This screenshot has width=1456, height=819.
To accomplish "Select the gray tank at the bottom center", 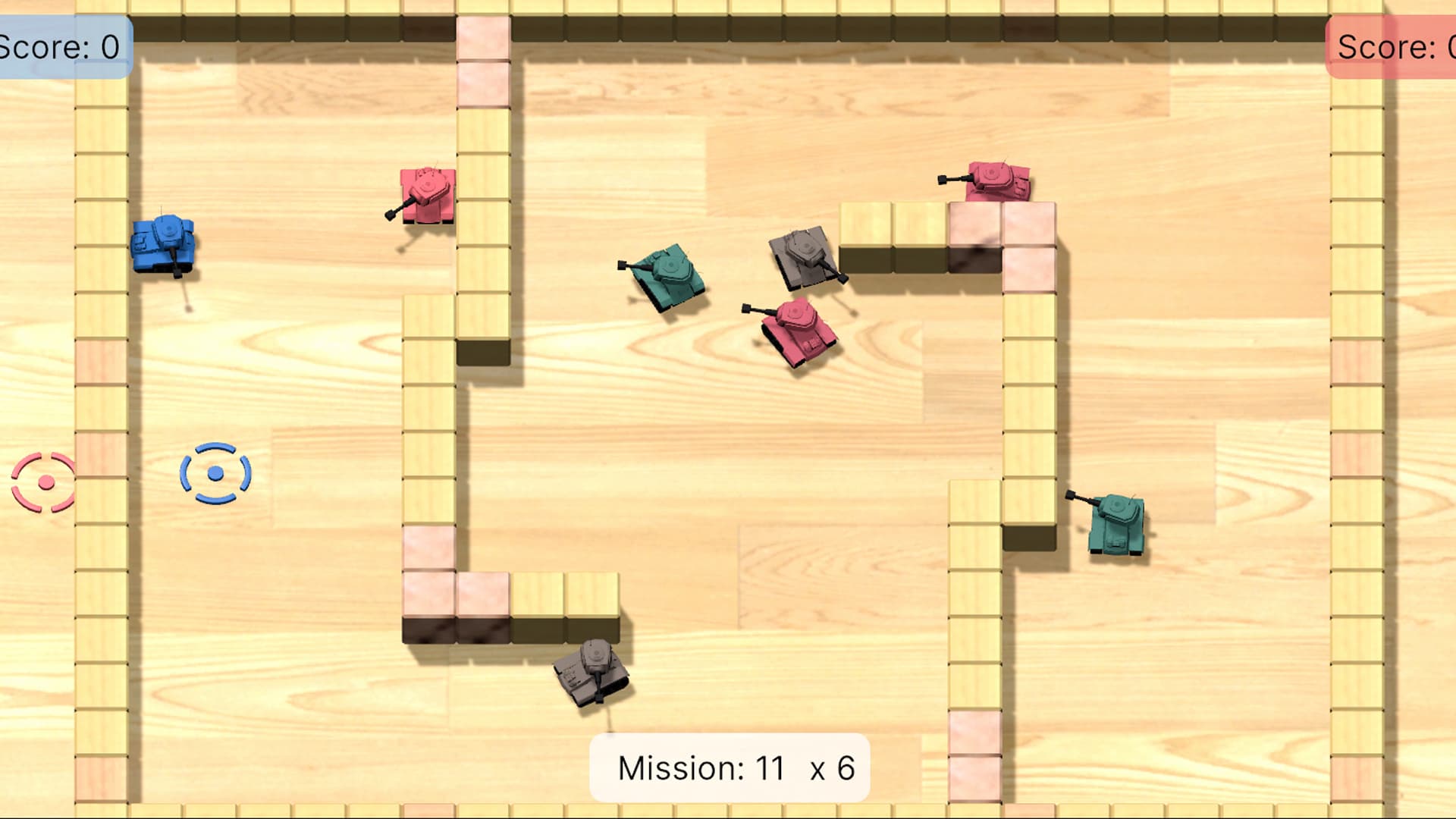I will (x=591, y=675).
